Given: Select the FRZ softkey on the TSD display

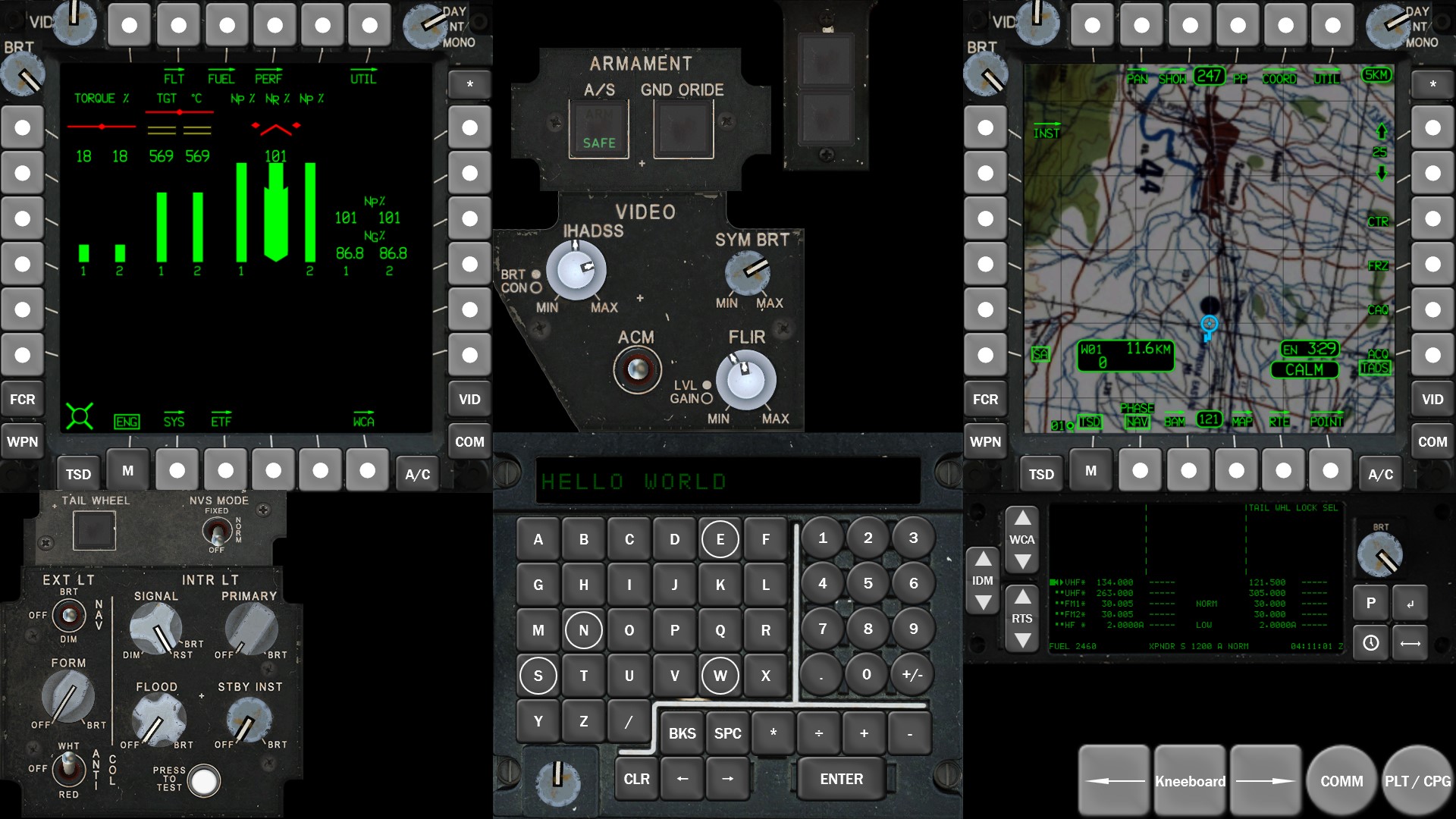Looking at the screenshot, I should (x=1379, y=265).
